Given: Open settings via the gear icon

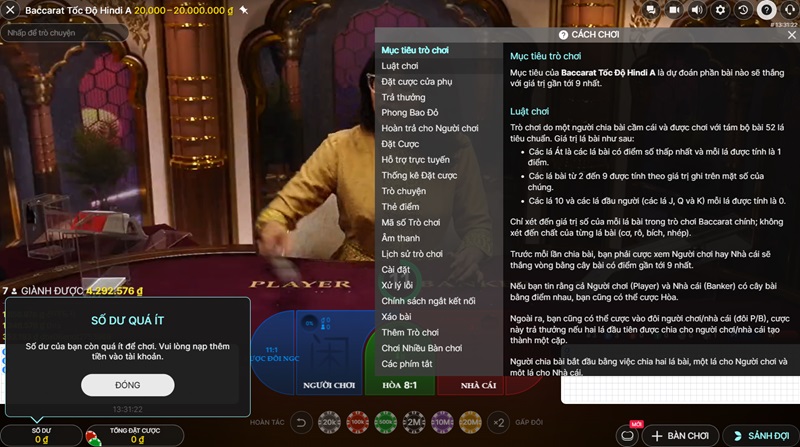Looking at the screenshot, I should 722,10.
